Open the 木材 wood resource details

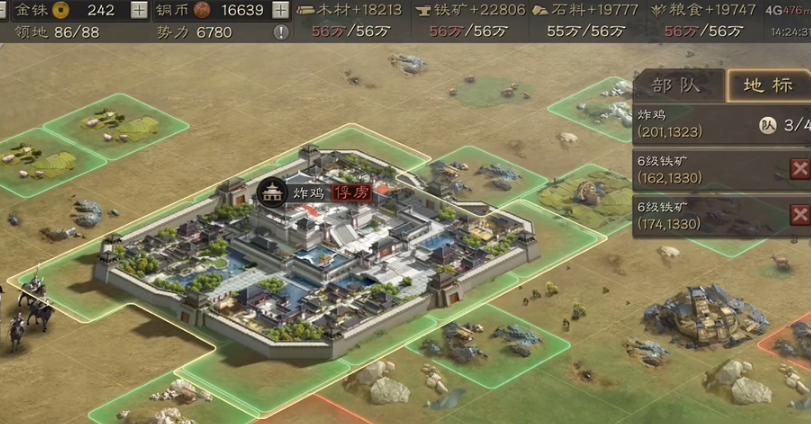tap(350, 10)
